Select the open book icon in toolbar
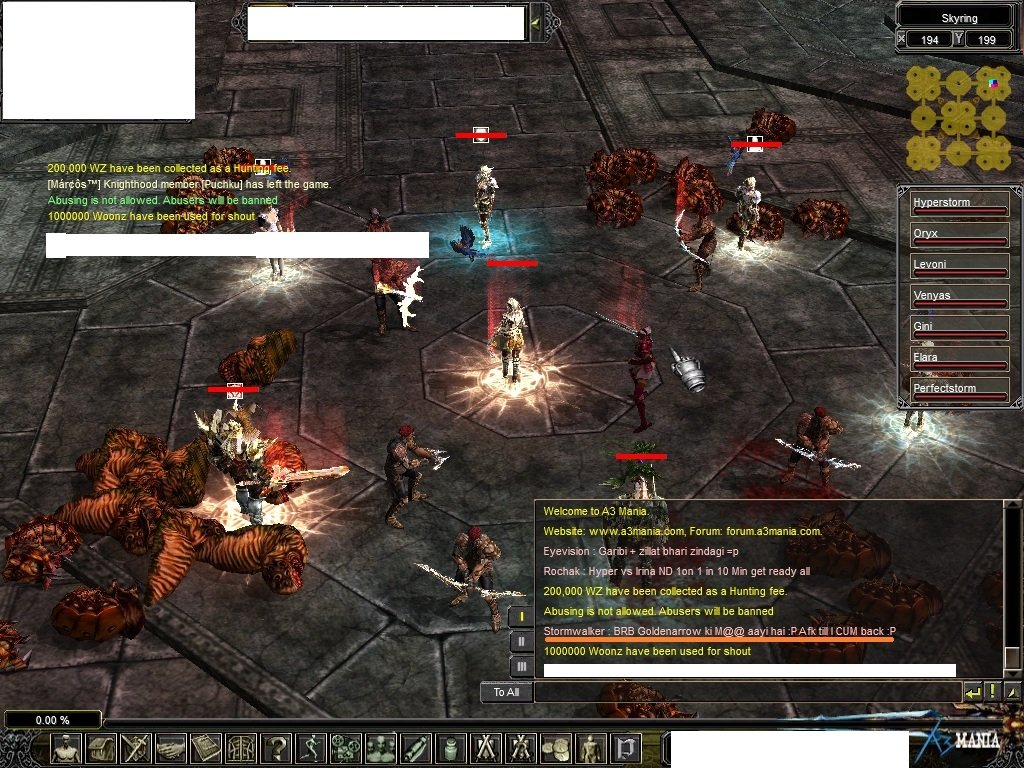This screenshot has width=1024, height=768. click(x=206, y=748)
